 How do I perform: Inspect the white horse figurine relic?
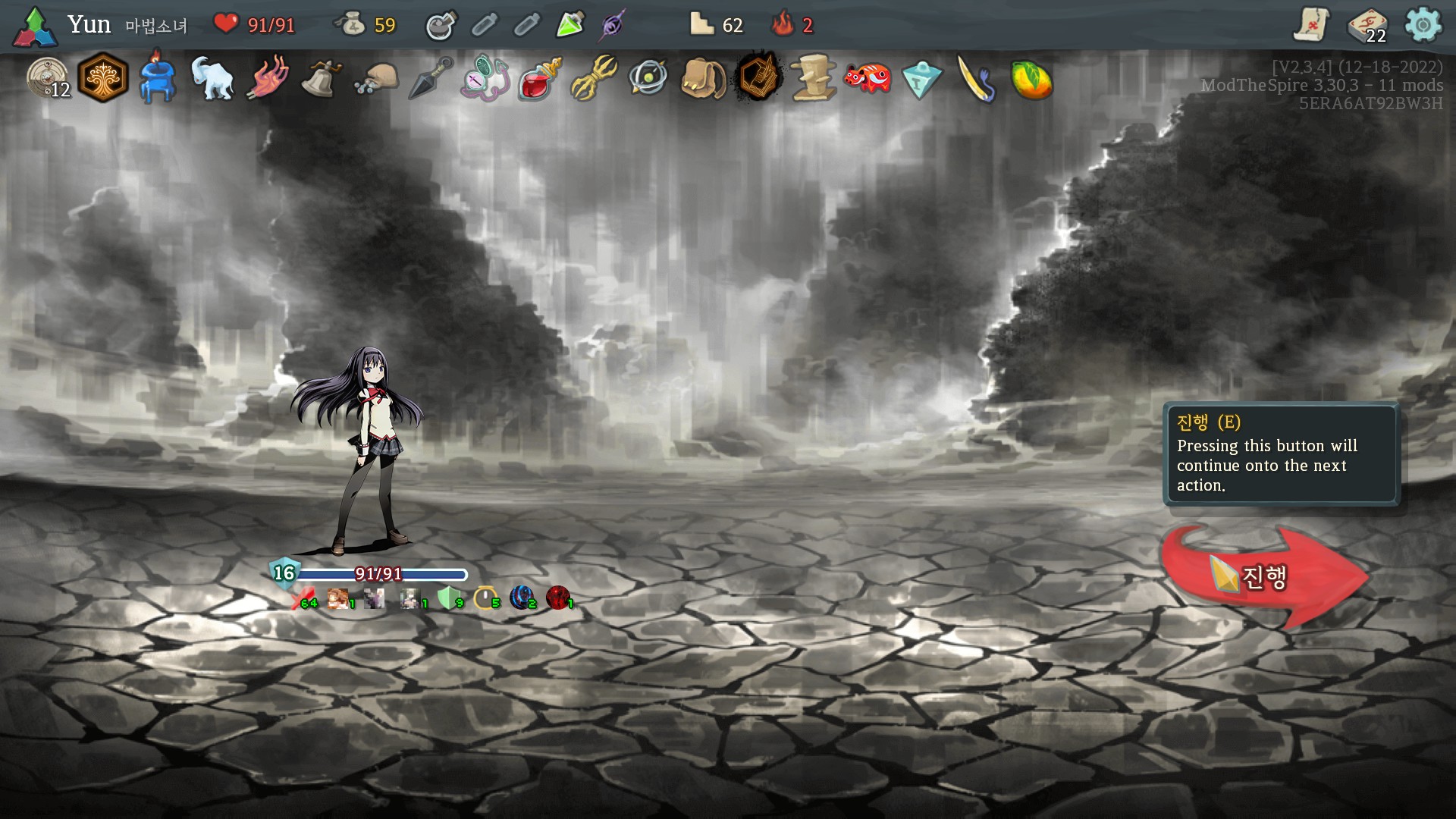click(212, 78)
